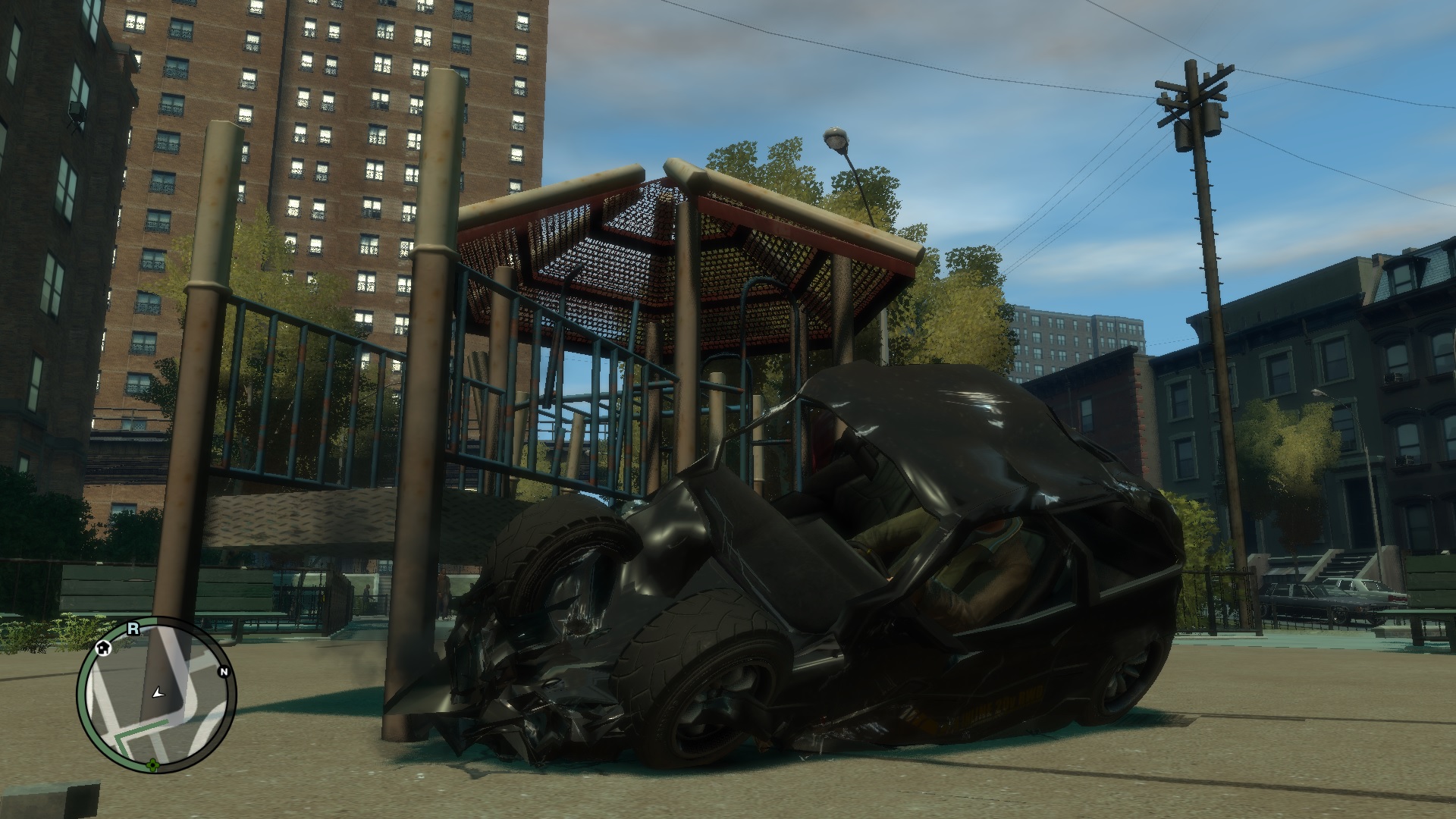Click the white player arrow on the minimap

tap(158, 692)
